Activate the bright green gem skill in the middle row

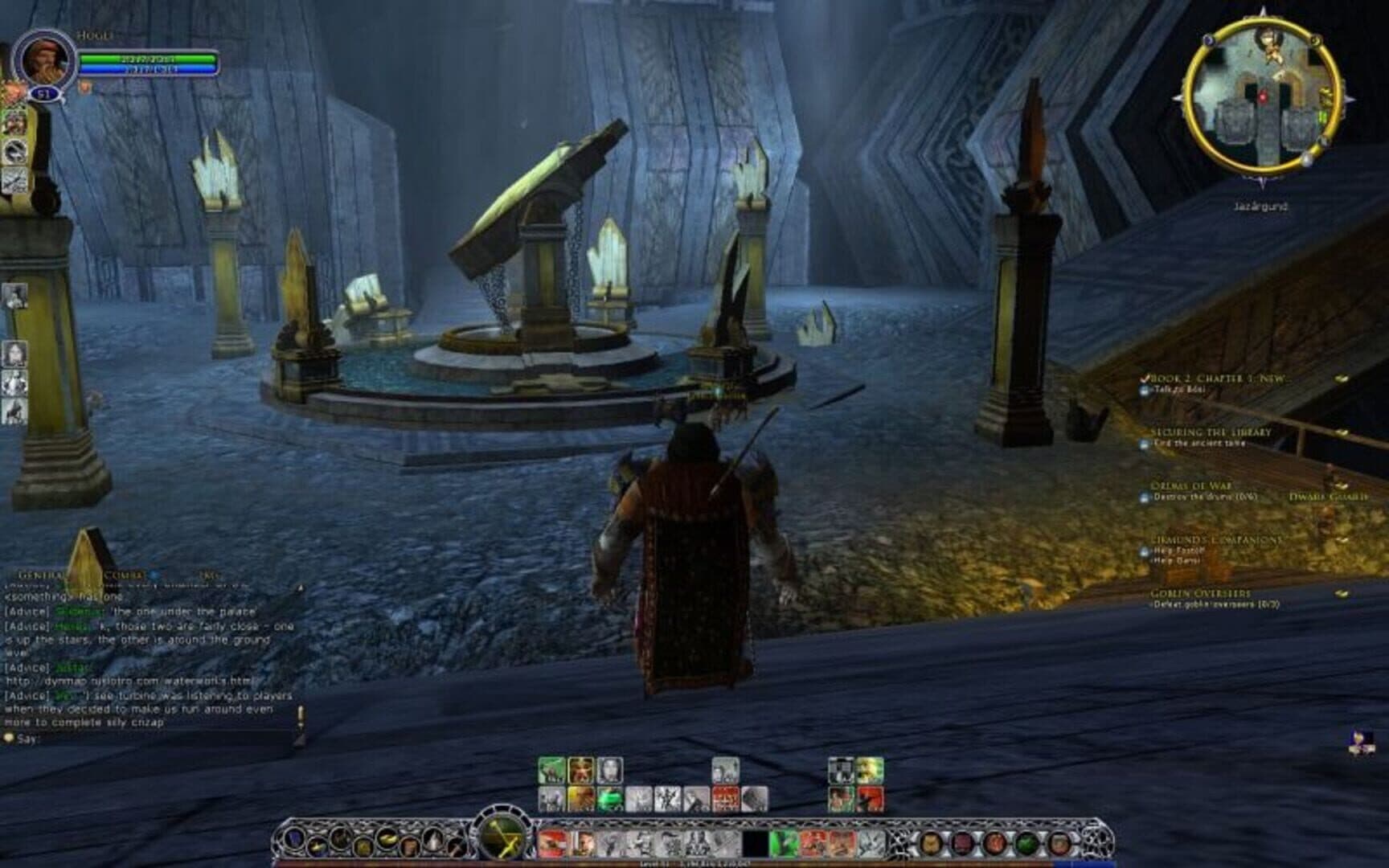(610, 799)
